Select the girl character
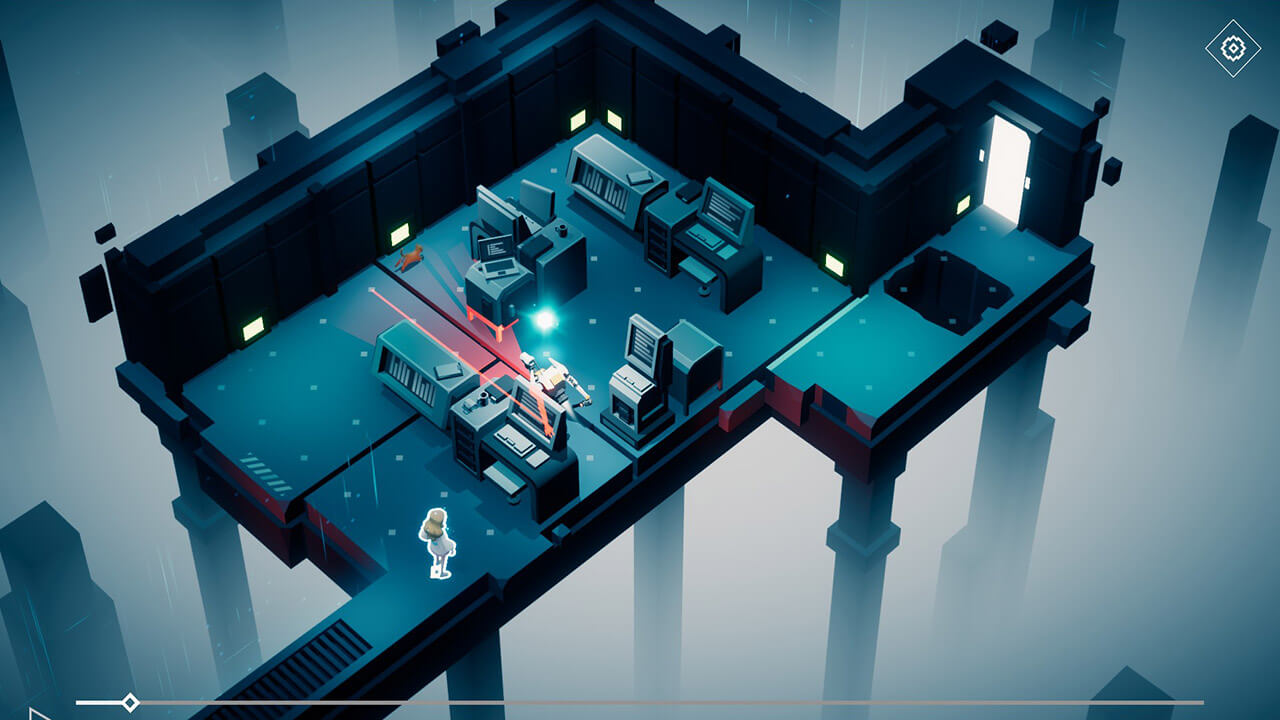The height and width of the screenshot is (720, 1280). coord(437,540)
